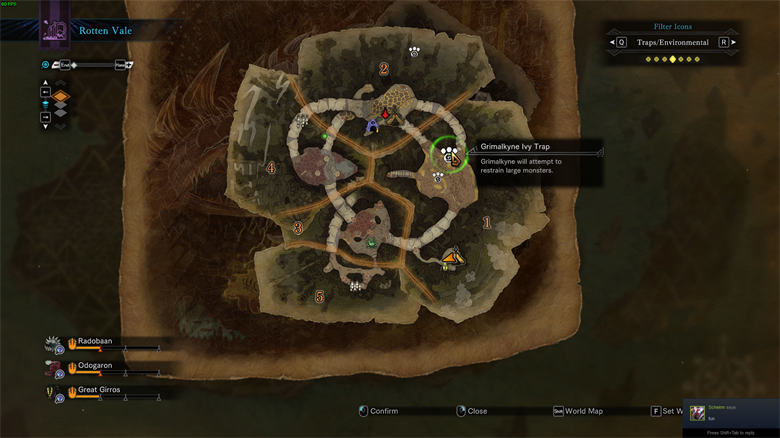Click the paw marker near area 2

tap(414, 49)
